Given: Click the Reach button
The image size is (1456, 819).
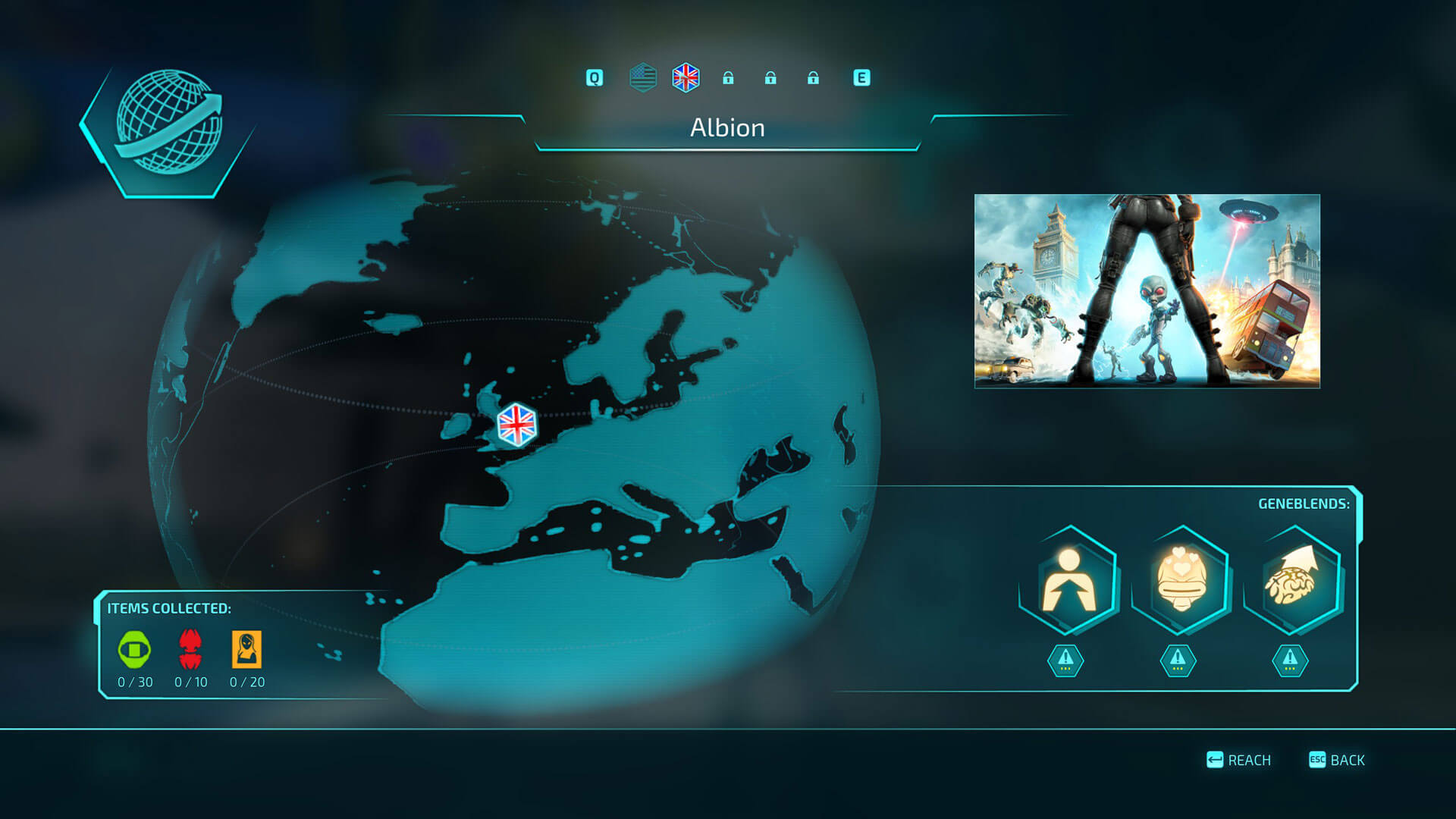Looking at the screenshot, I should tap(1239, 760).
